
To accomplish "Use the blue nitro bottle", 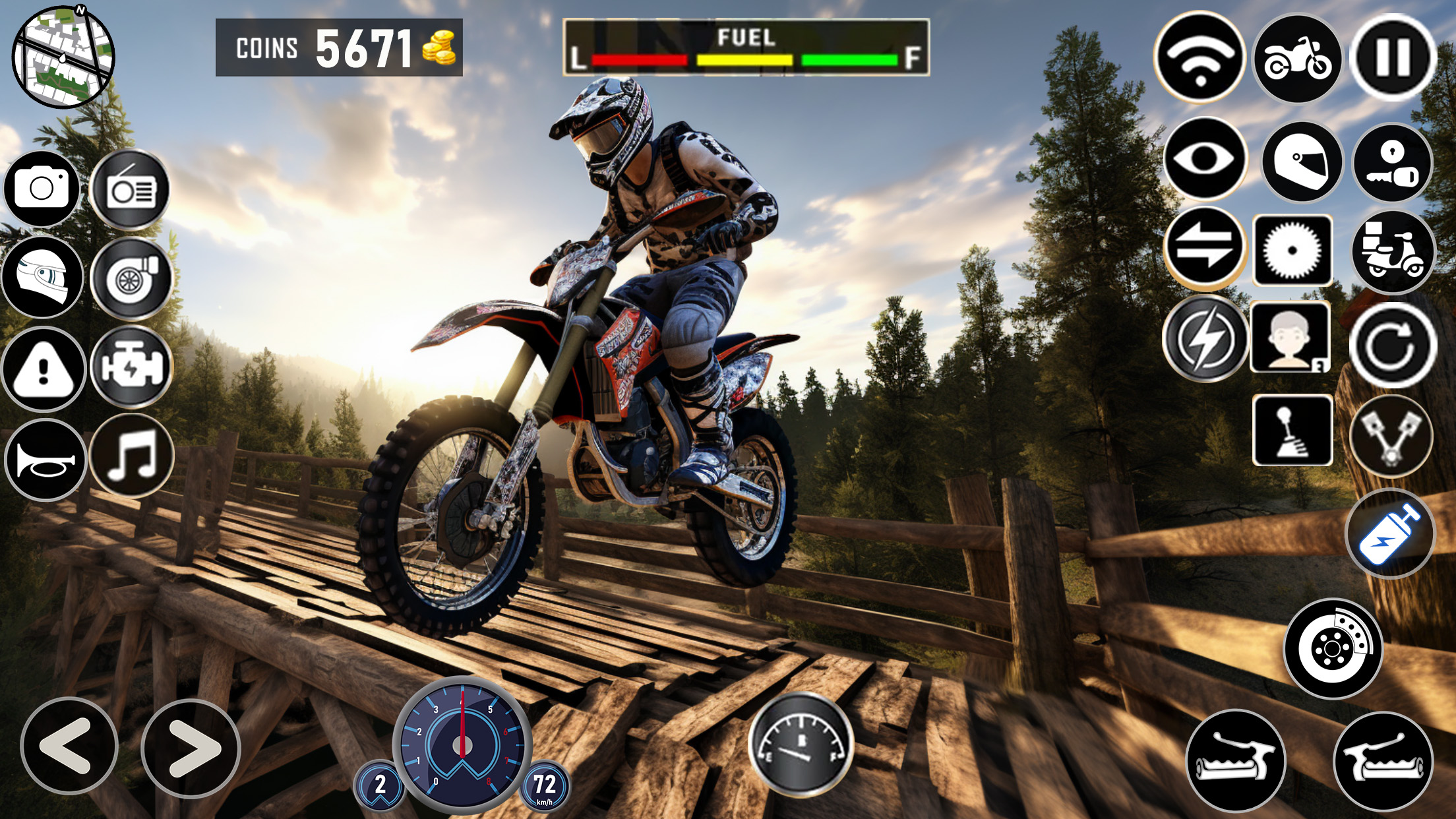I will pos(1390,534).
